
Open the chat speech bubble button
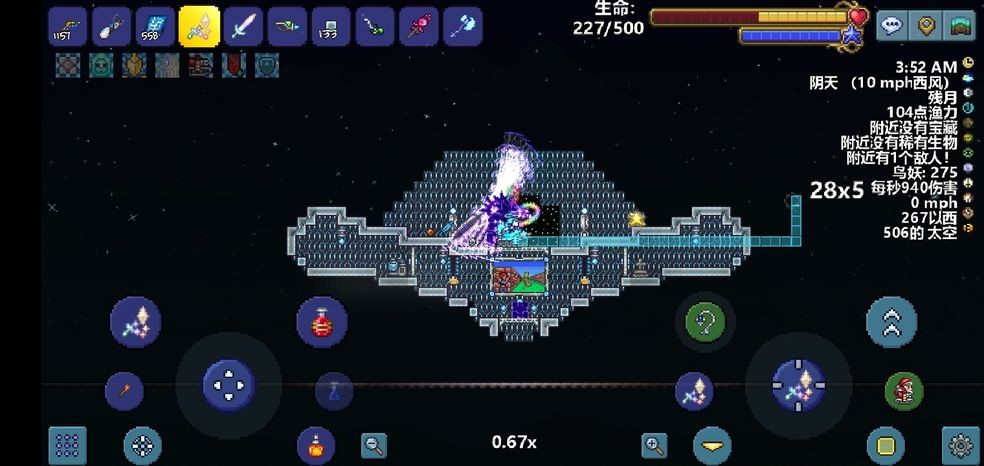pyautogui.click(x=892, y=26)
